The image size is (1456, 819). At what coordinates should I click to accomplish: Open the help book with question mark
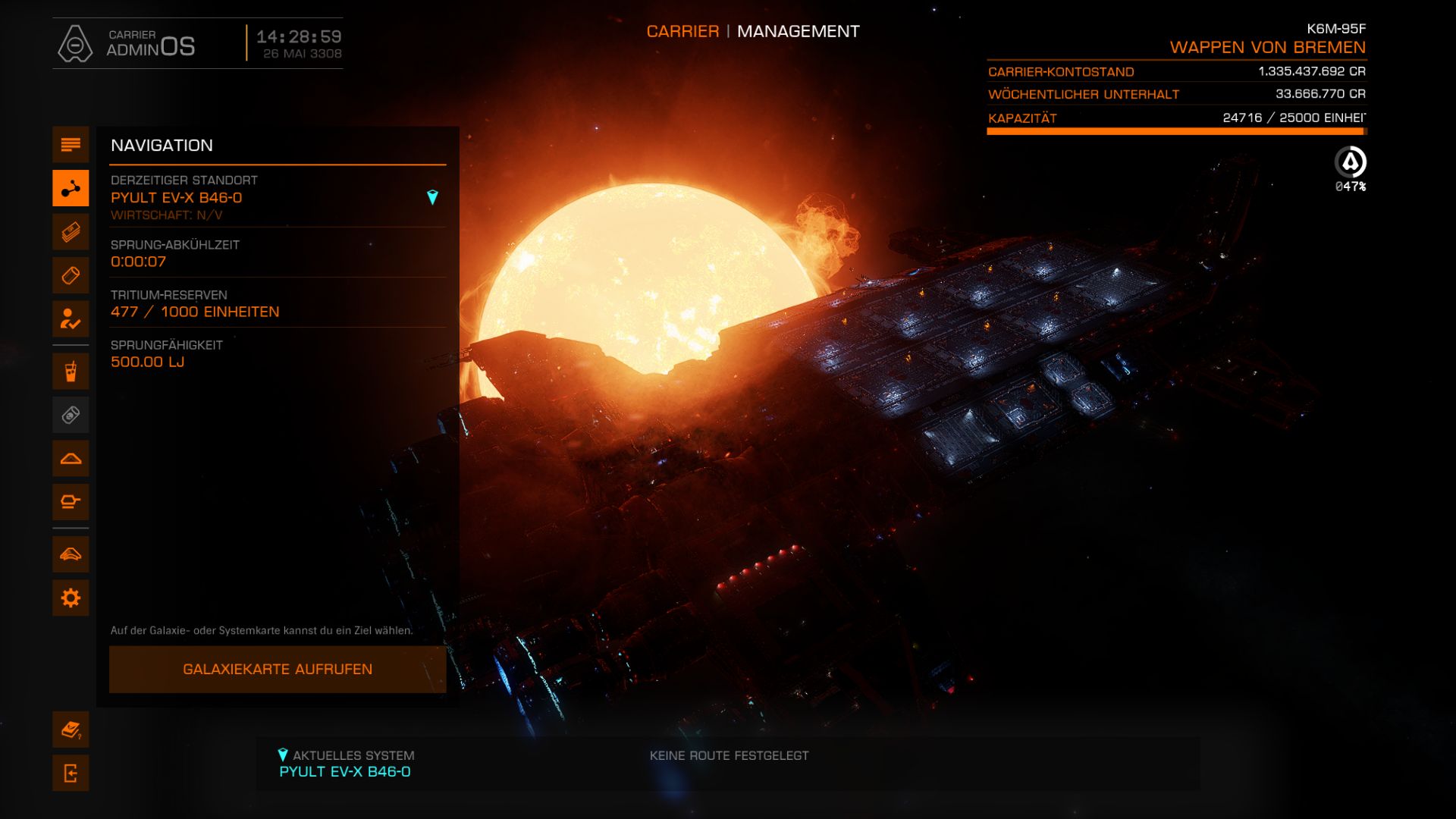[x=71, y=730]
